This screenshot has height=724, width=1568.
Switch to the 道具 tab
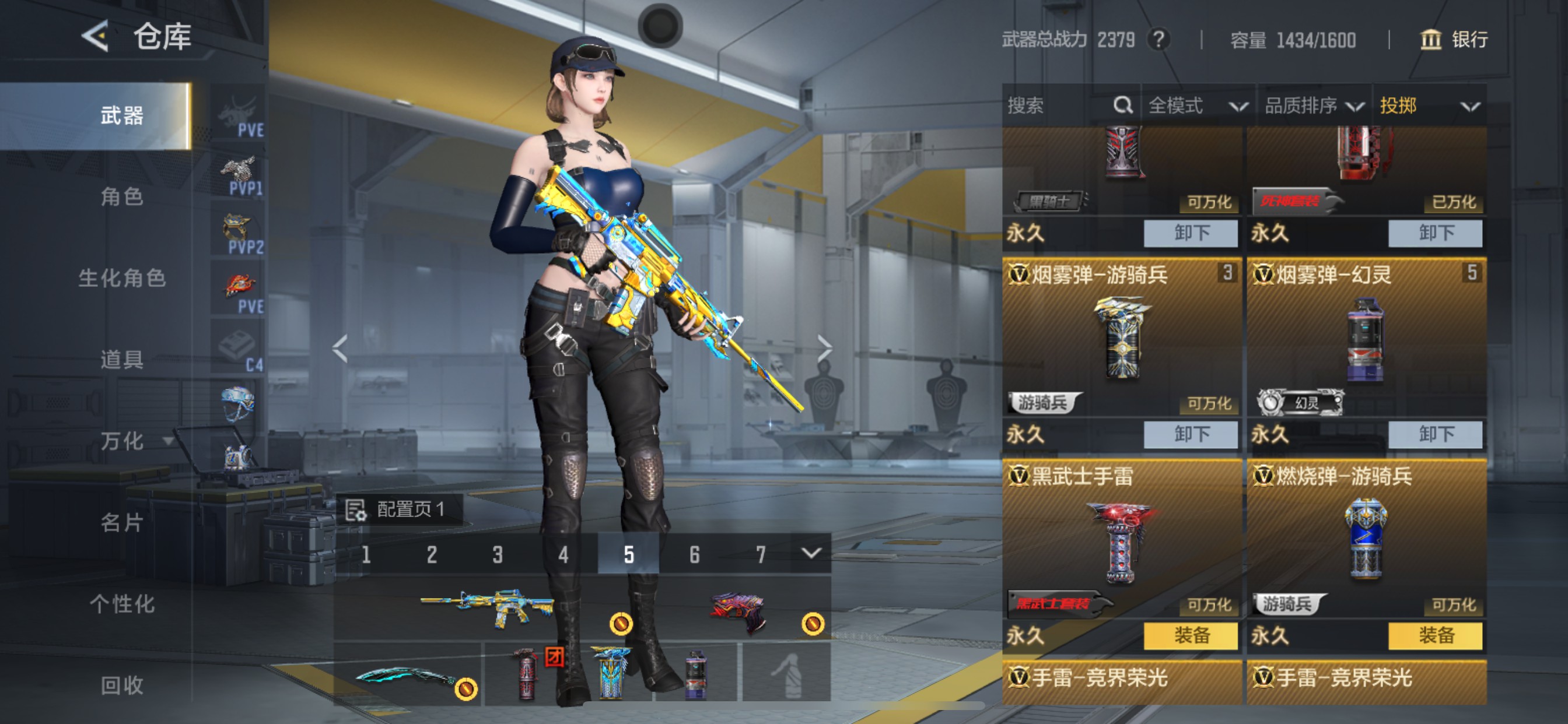pyautogui.click(x=122, y=360)
